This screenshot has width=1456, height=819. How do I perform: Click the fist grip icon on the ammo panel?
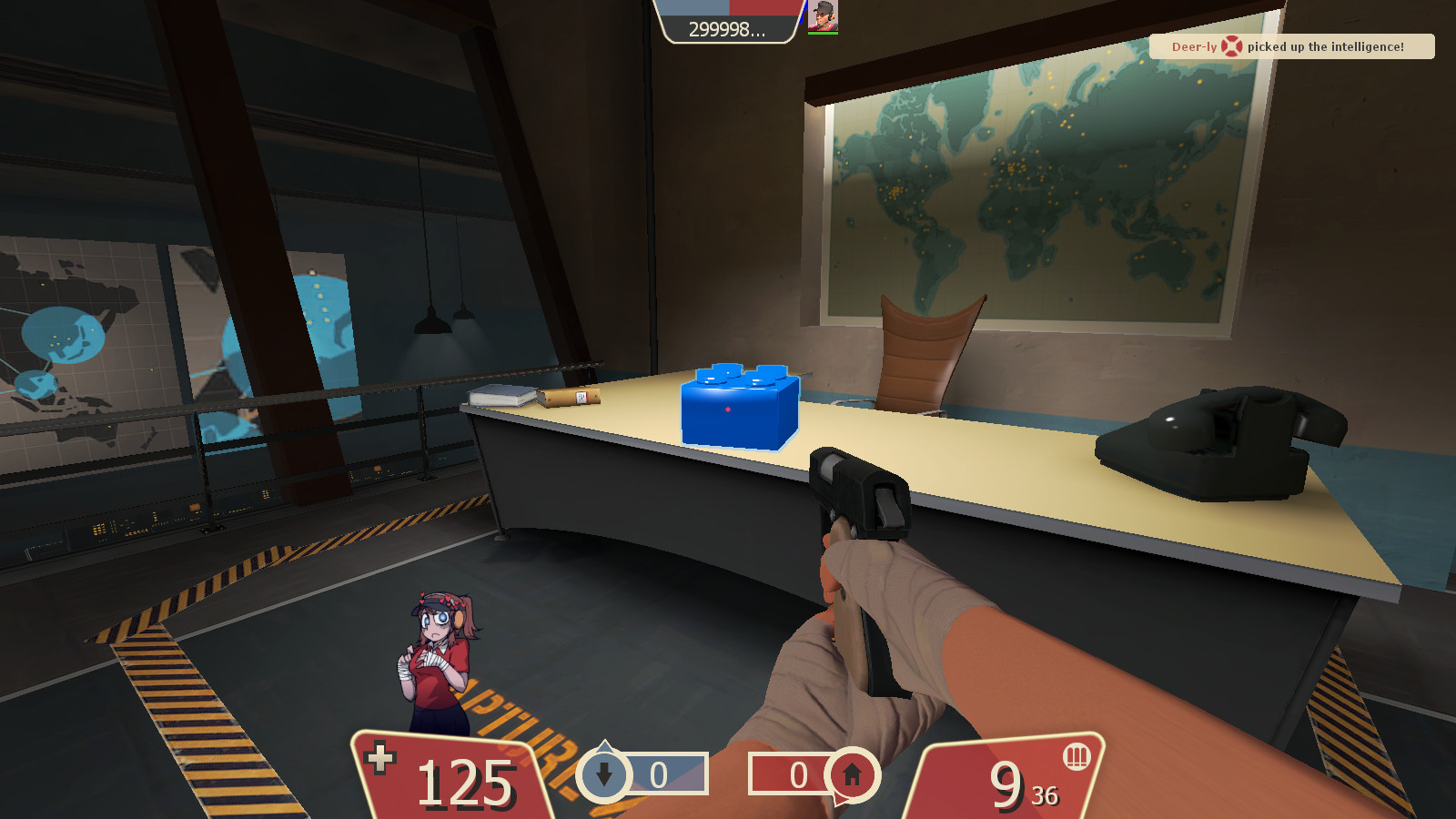click(x=1077, y=757)
